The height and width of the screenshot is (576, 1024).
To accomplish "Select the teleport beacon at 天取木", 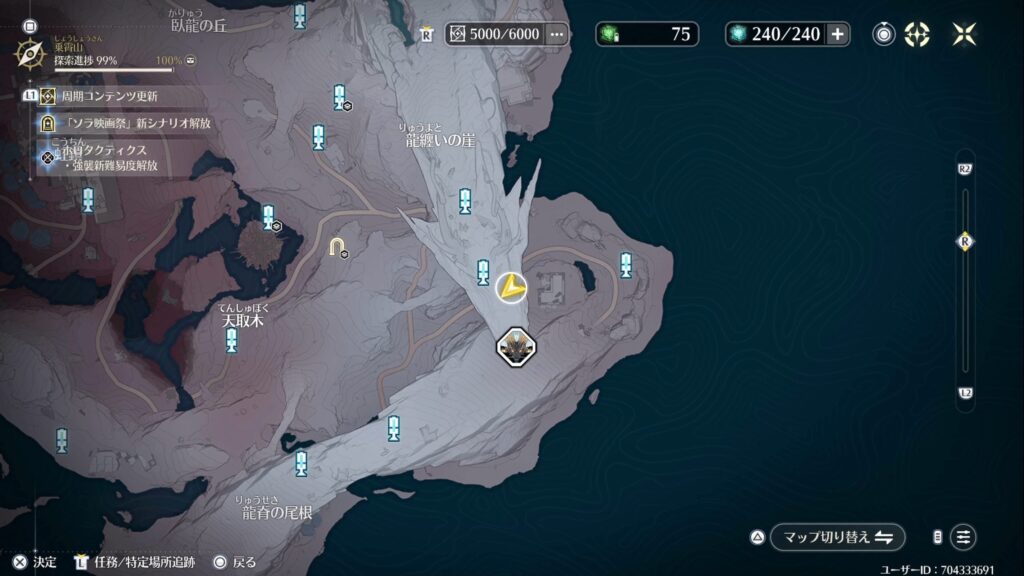I will pyautogui.click(x=232, y=342).
